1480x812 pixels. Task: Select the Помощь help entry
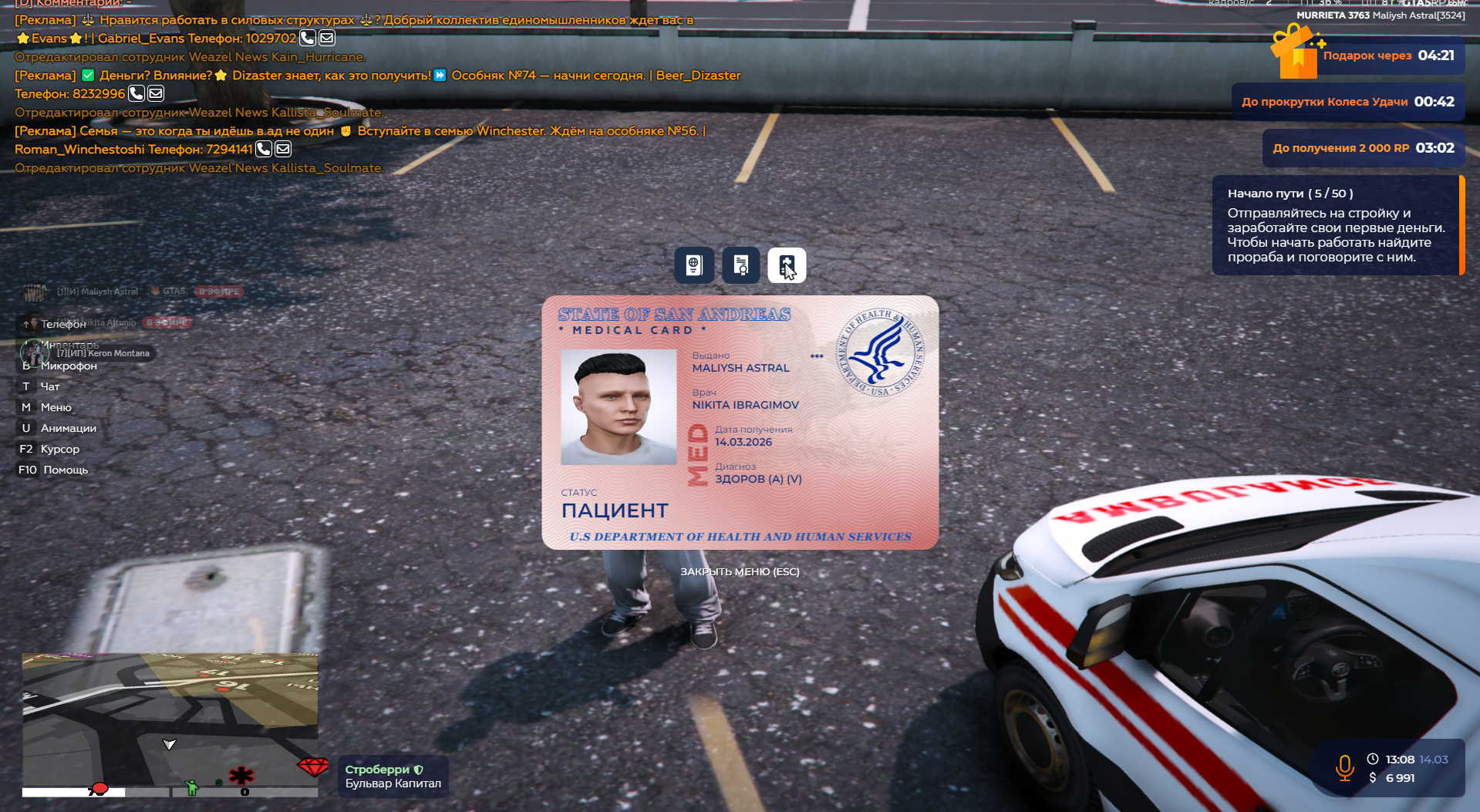coord(65,470)
